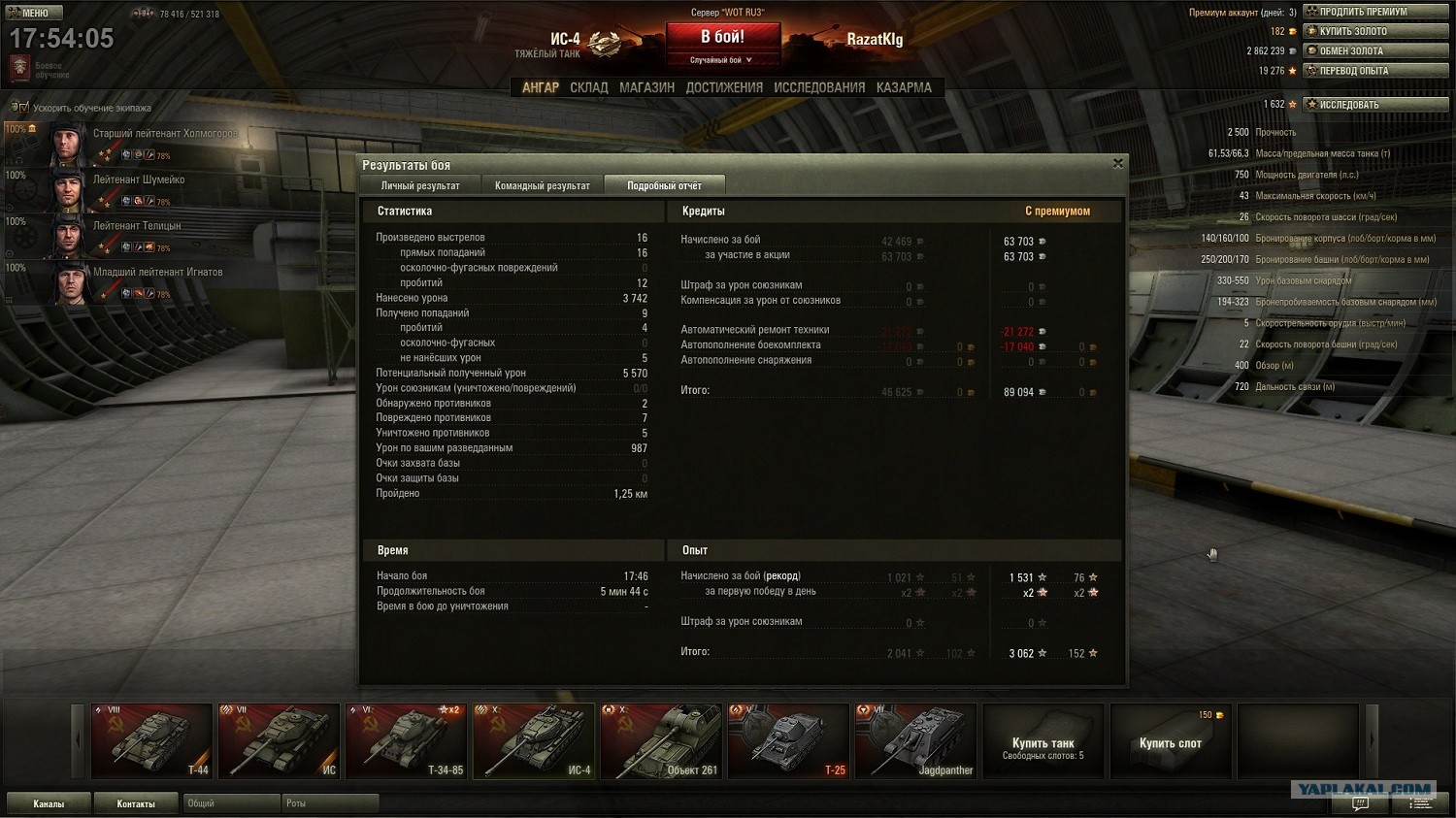Open the КАЗАРМА barracks section
This screenshot has height=818, width=1456.
click(904, 87)
